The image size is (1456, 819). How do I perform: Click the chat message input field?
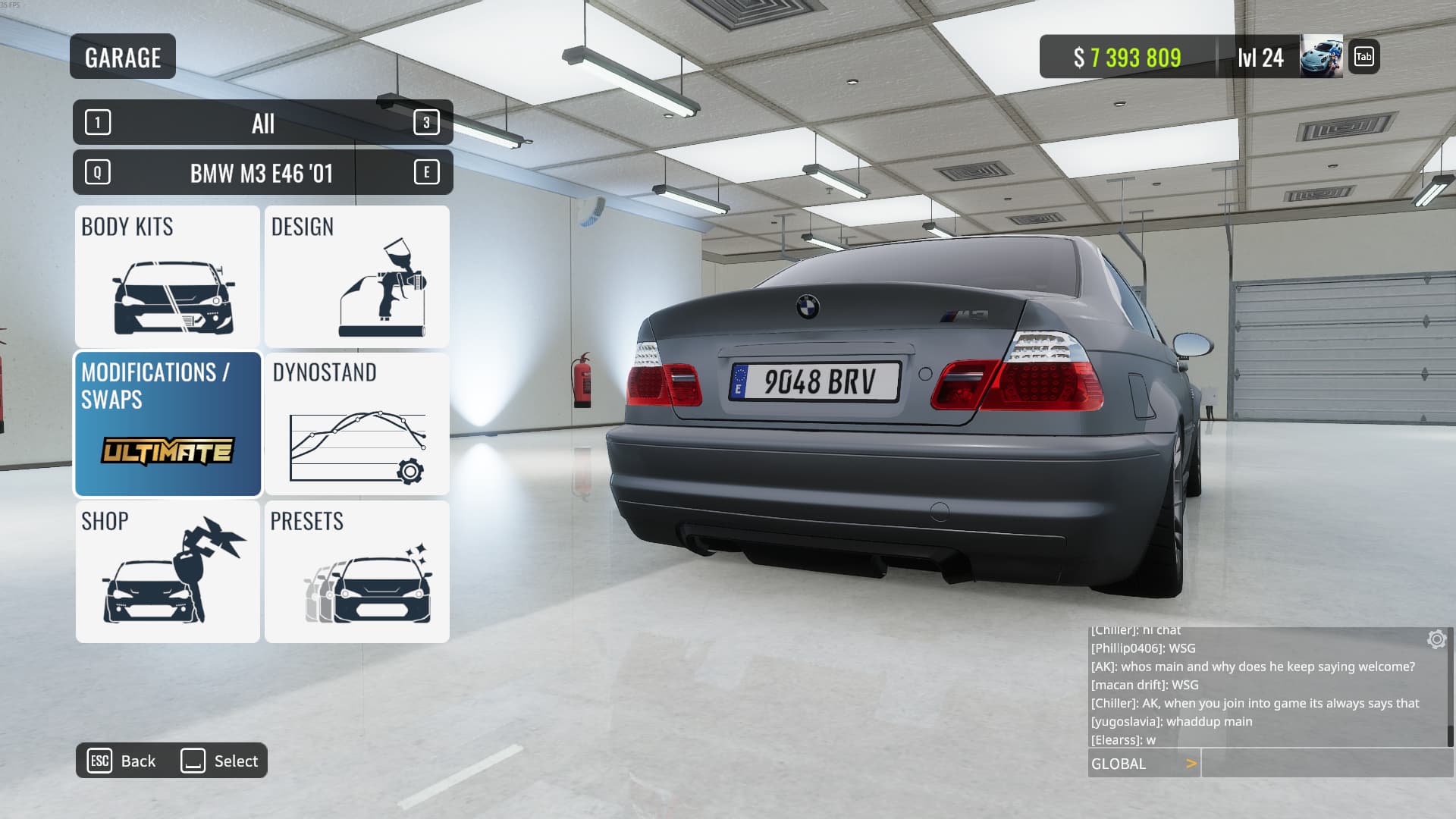click(x=1326, y=764)
